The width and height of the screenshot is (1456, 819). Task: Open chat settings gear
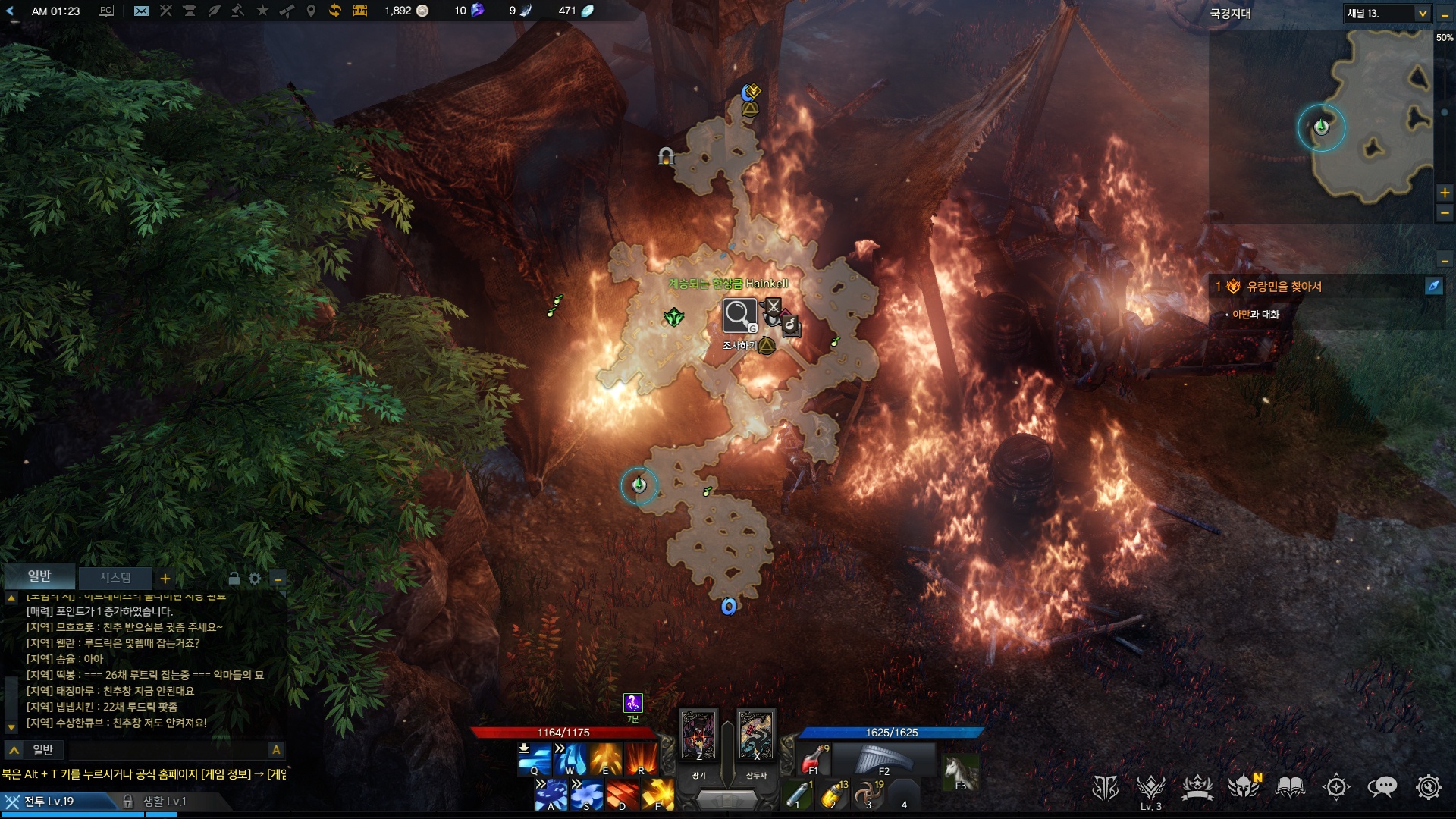[x=255, y=579]
